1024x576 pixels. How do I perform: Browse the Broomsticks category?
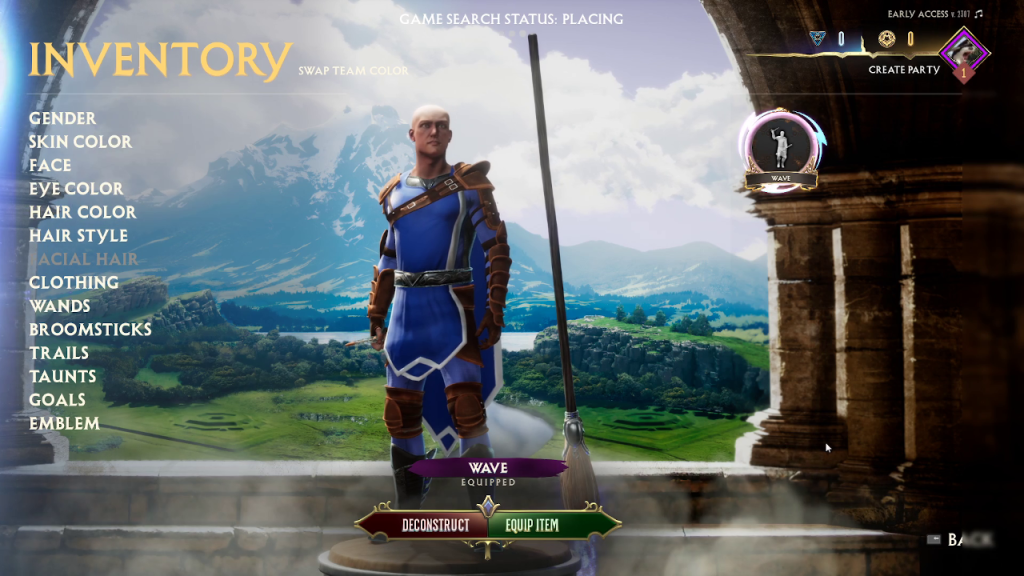click(x=90, y=329)
